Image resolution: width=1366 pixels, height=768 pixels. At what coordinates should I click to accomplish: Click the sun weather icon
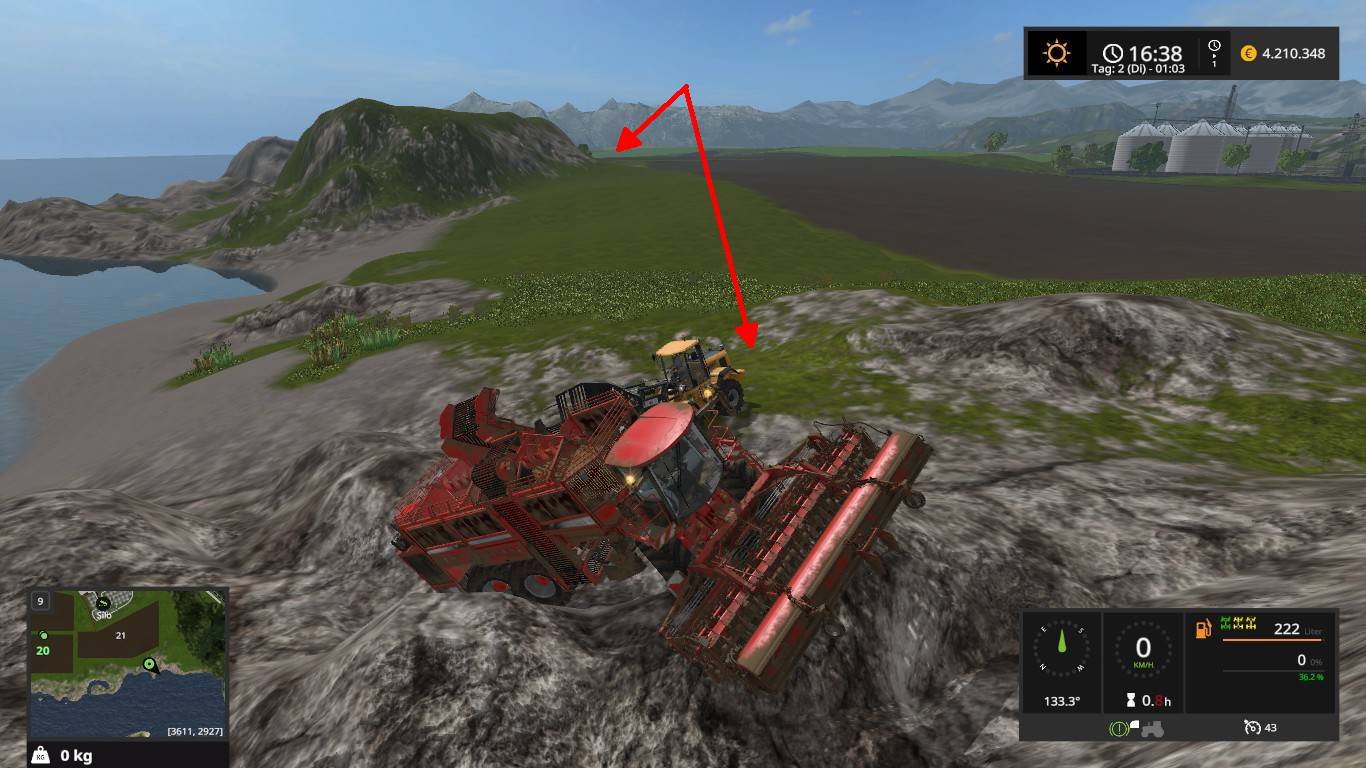click(x=1056, y=53)
